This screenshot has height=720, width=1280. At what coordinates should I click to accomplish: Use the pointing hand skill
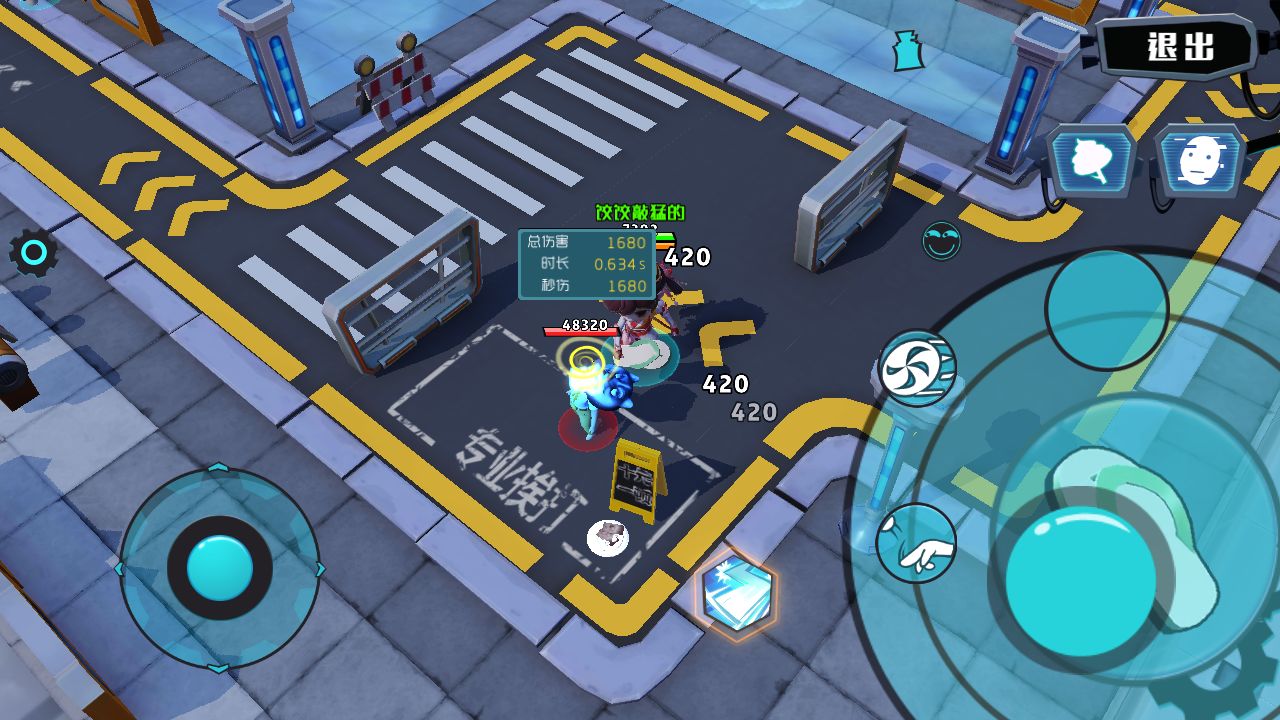[916, 544]
